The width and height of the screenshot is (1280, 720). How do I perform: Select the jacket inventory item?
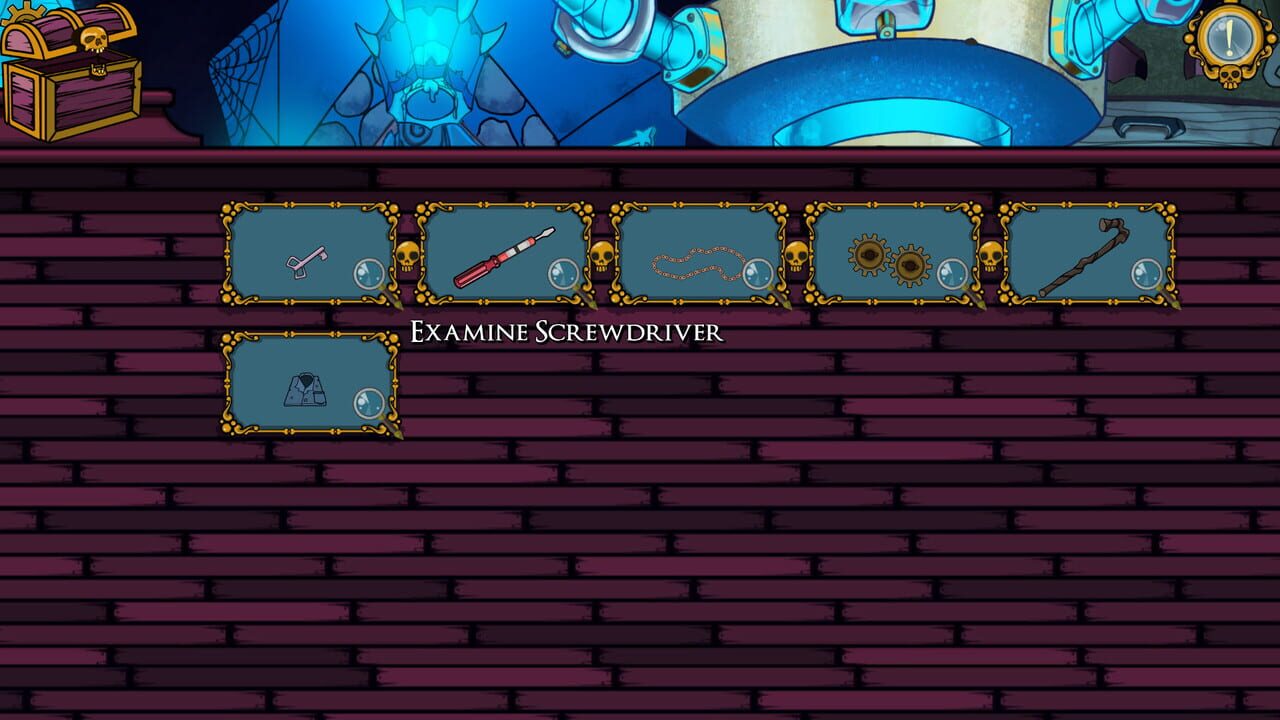point(305,388)
